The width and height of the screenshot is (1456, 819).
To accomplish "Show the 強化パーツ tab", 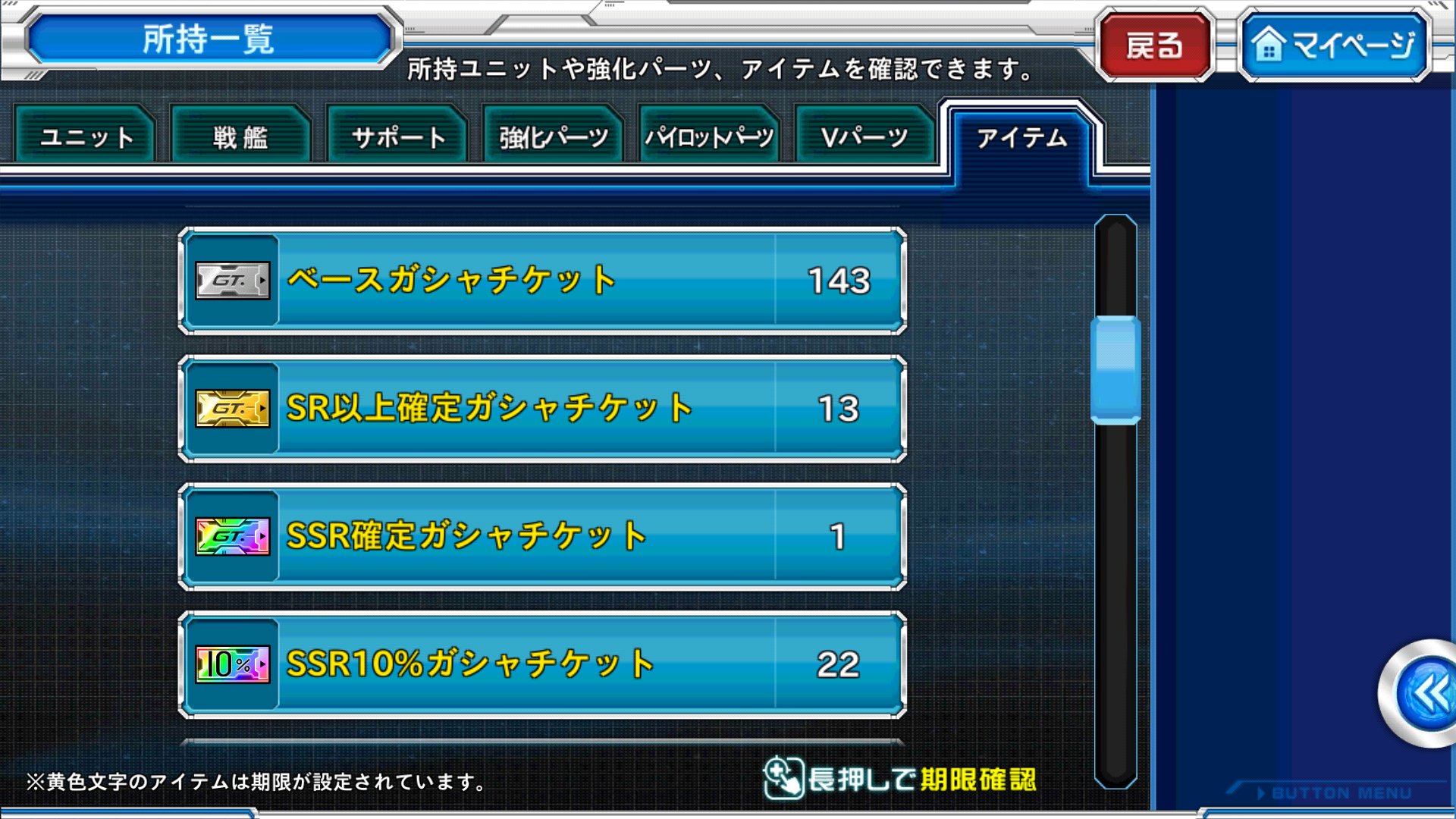I will 553,137.
